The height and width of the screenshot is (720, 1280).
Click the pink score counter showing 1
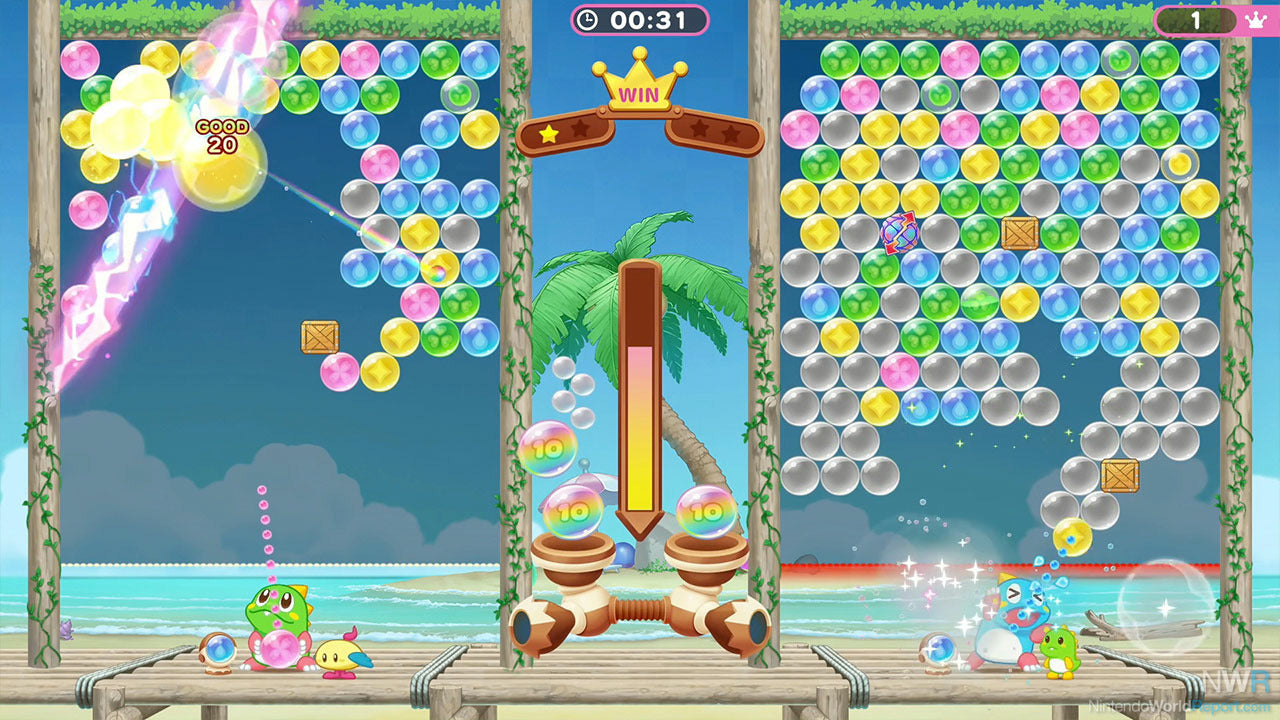1198,18
